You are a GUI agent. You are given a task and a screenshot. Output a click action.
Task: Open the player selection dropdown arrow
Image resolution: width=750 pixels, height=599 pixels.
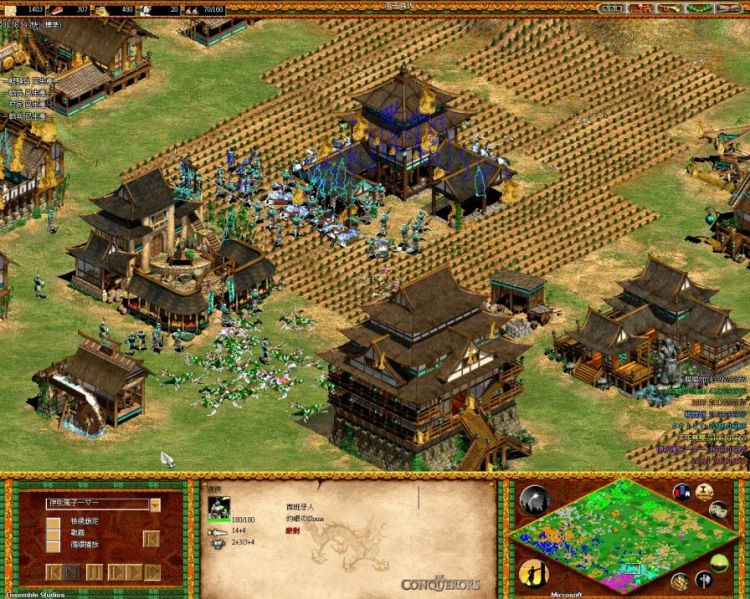coord(155,505)
